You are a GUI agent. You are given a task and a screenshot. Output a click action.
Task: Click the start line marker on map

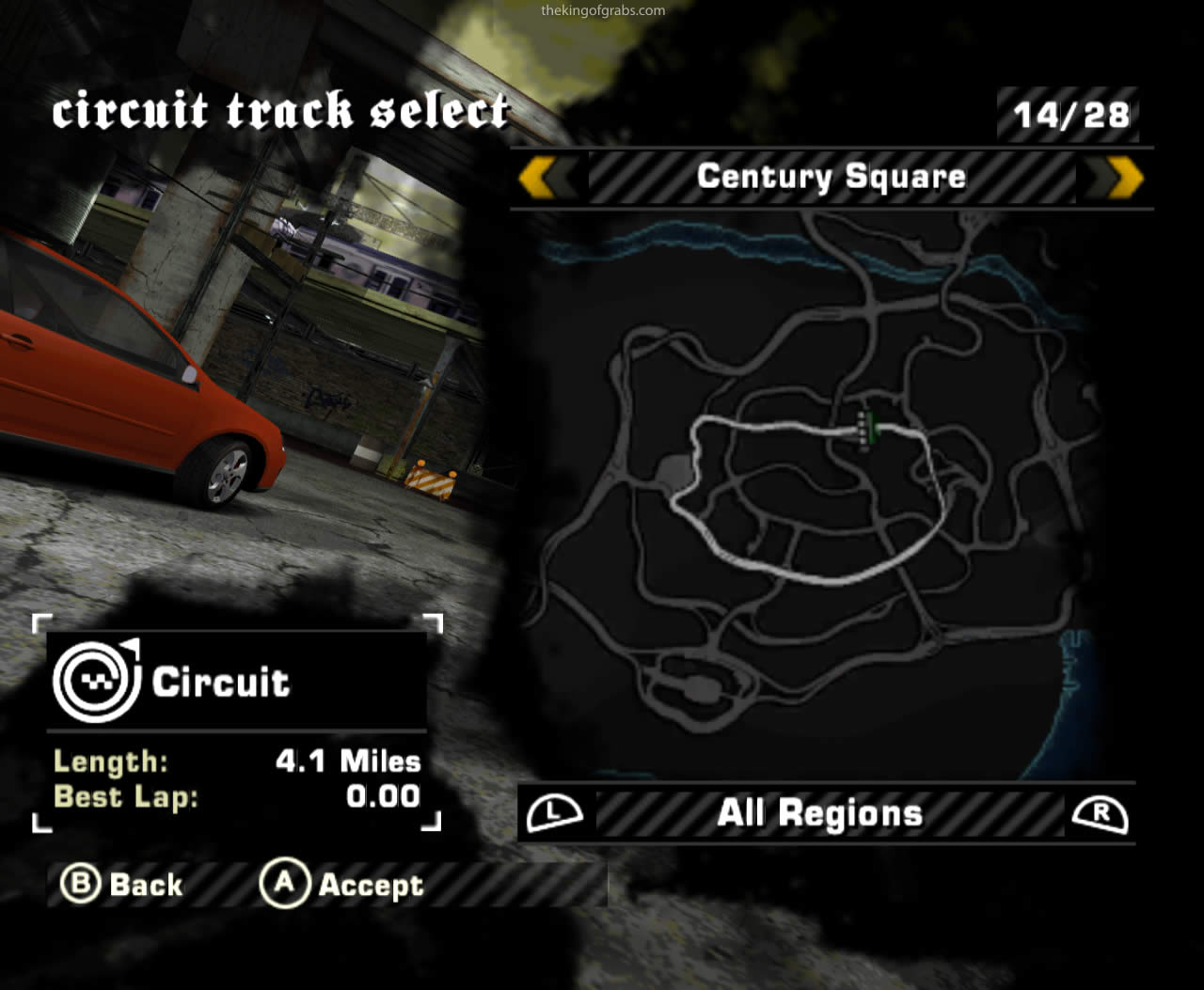tap(865, 430)
